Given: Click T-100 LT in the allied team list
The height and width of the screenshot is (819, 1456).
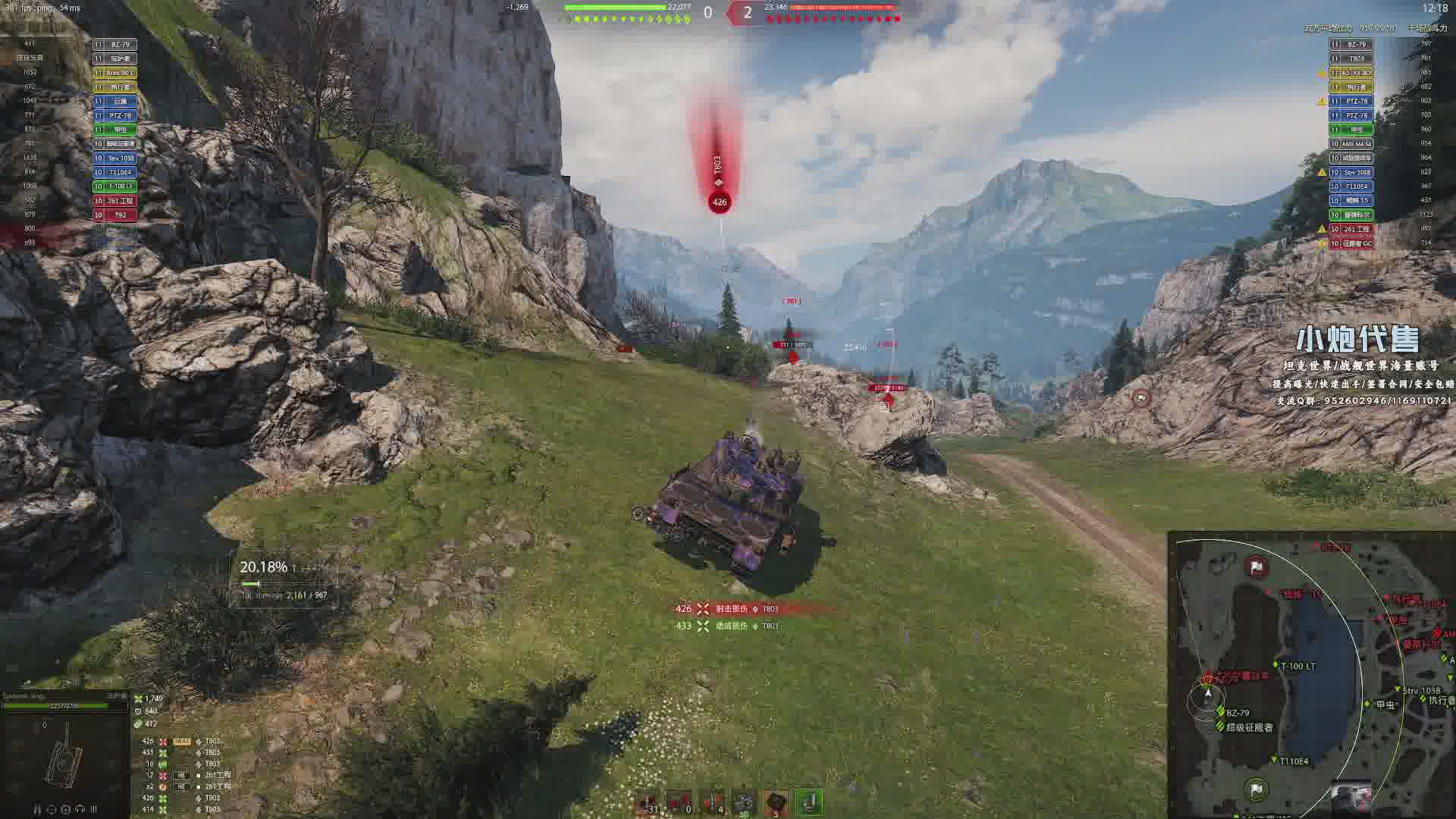Looking at the screenshot, I should [x=120, y=187].
